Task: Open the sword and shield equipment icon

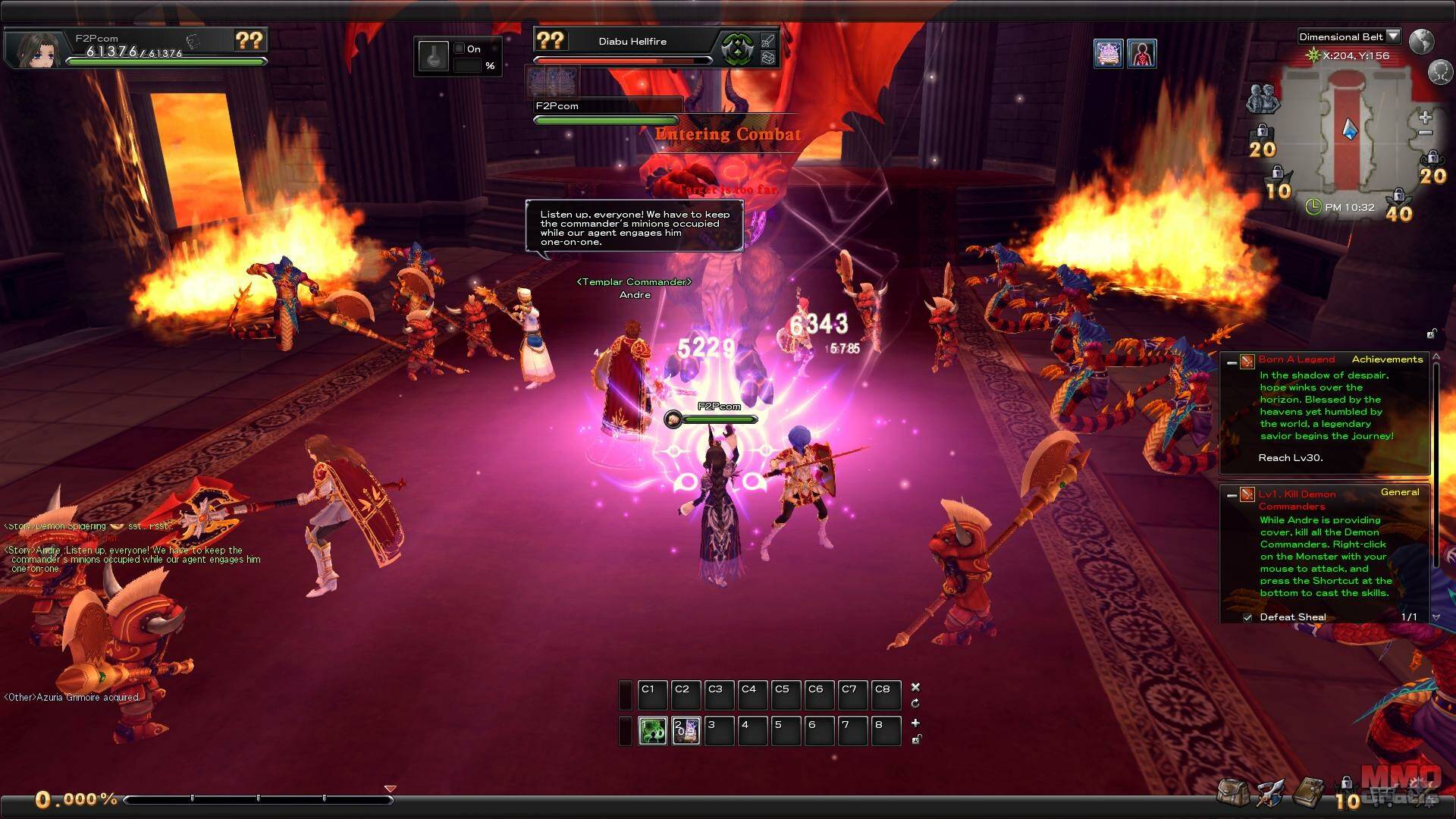Action: click(x=1269, y=792)
